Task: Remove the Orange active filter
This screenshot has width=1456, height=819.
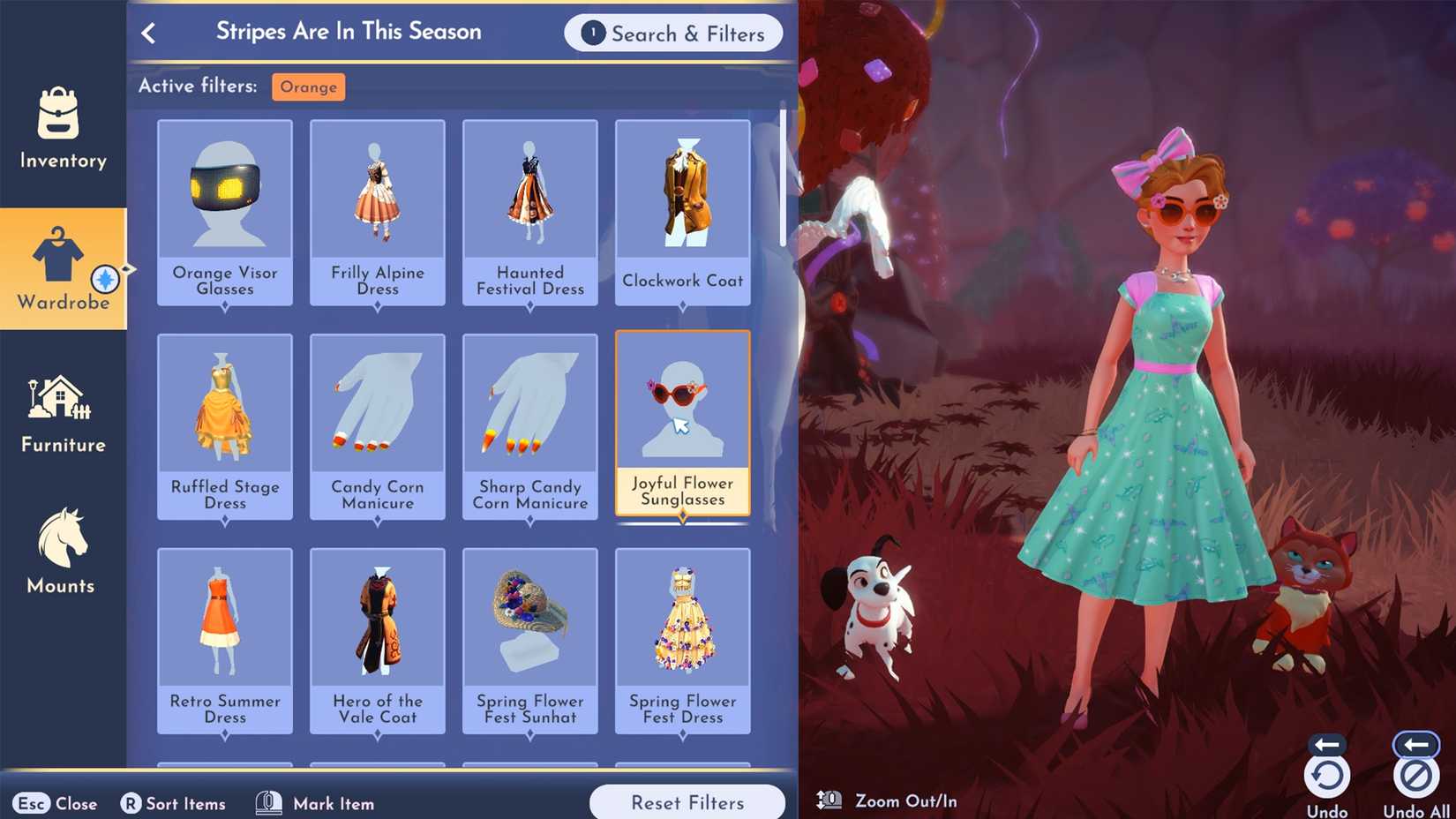Action: (308, 86)
